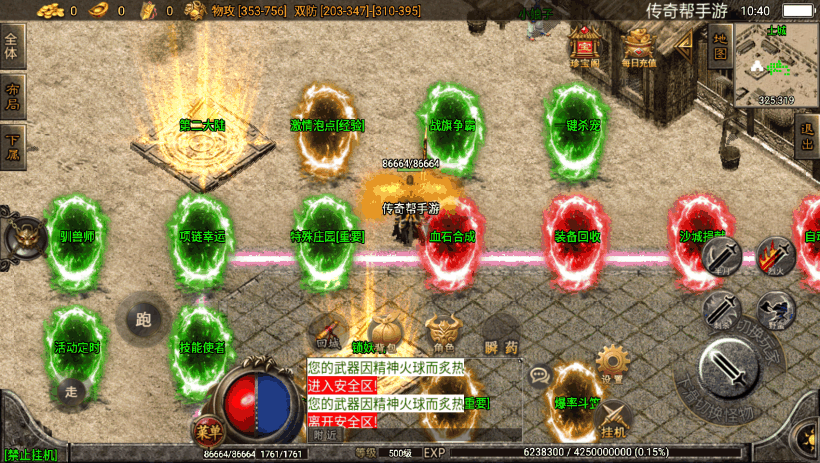Screen dimensions: 820x463
Task: Select the 附近 nearby chat channel
Action: pos(325,435)
